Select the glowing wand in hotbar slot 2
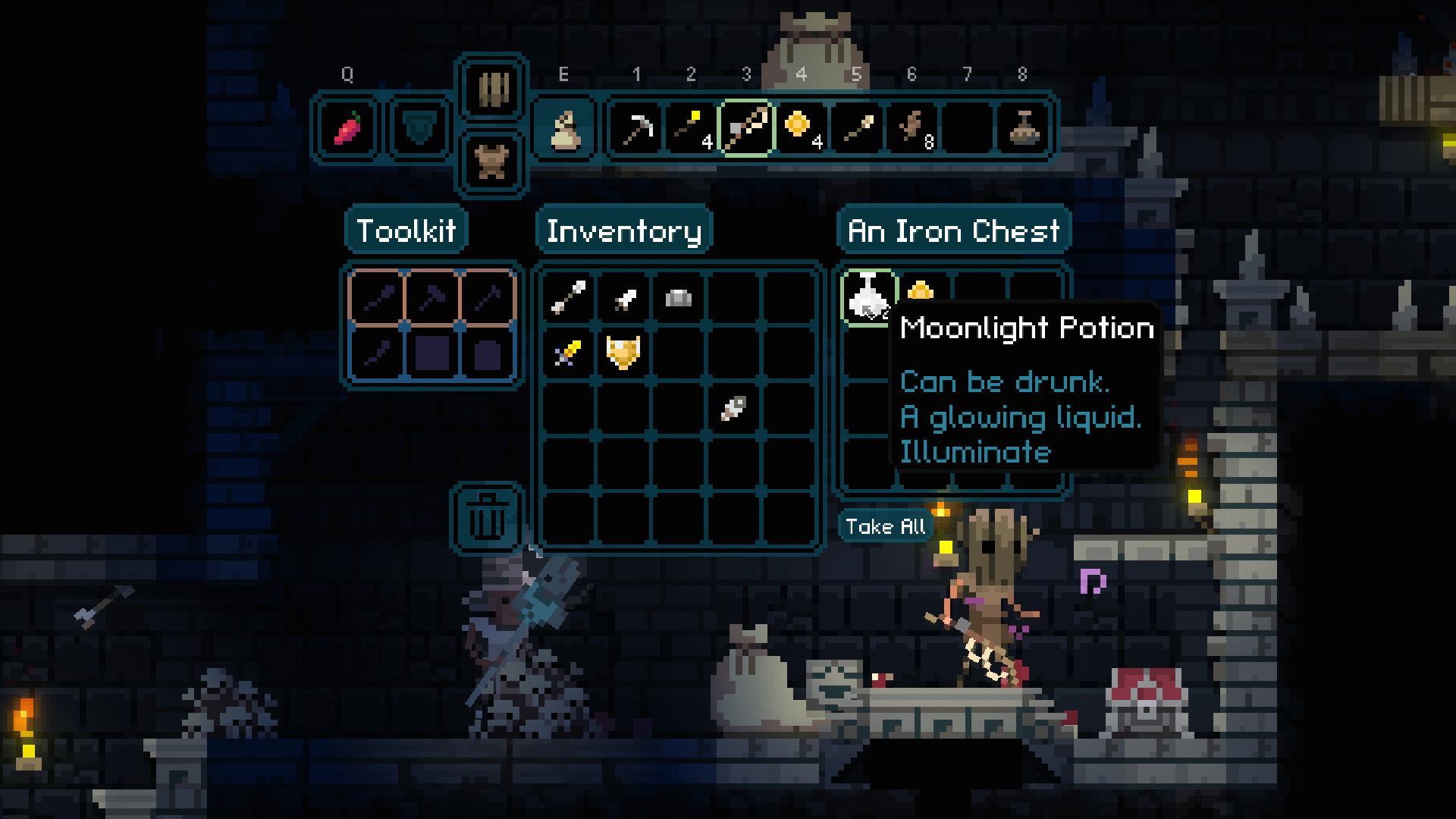This screenshot has width=1456, height=819. [x=692, y=127]
